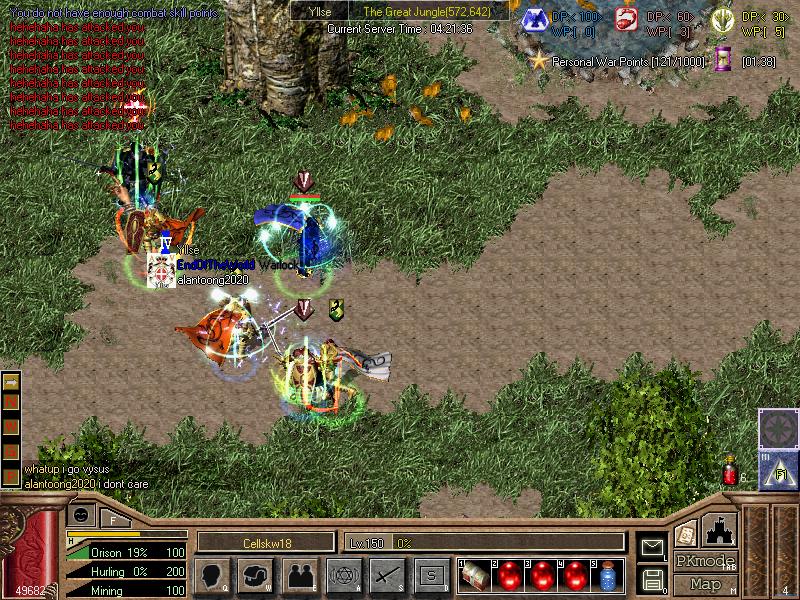
Task: Open the quest scroll icon
Action: (x=685, y=533)
